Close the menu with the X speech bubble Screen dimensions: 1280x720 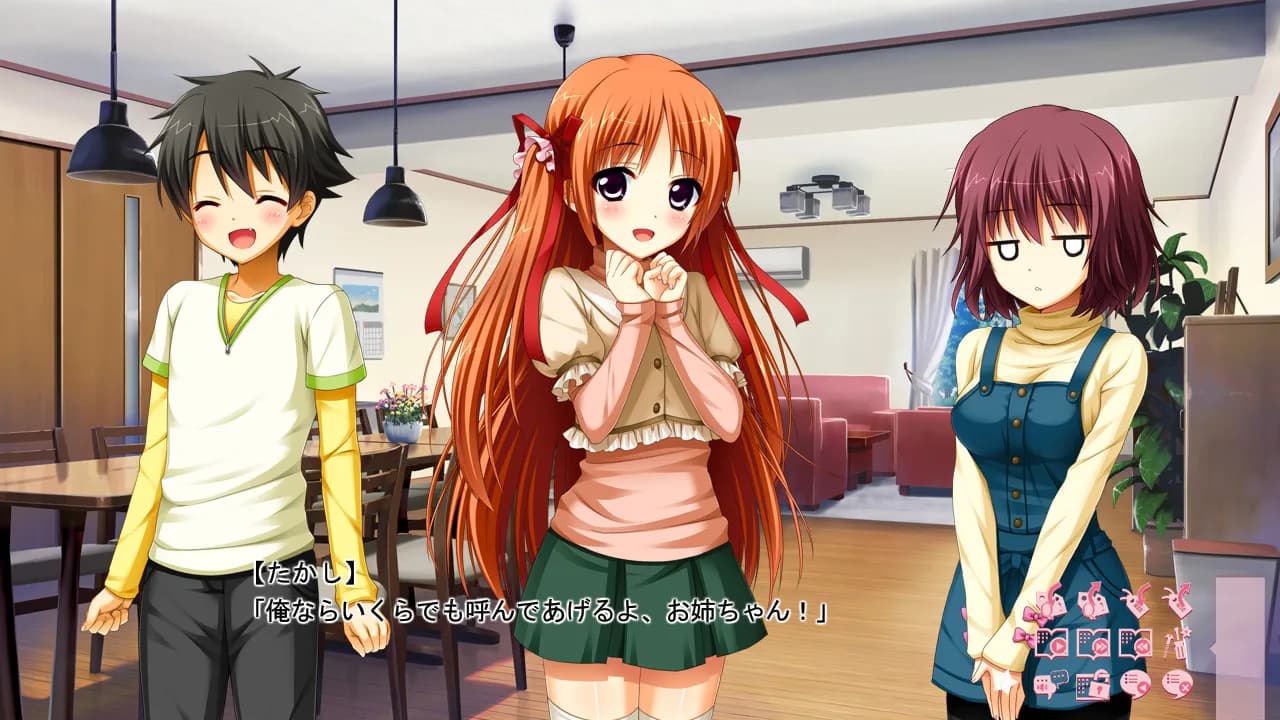[1179, 685]
